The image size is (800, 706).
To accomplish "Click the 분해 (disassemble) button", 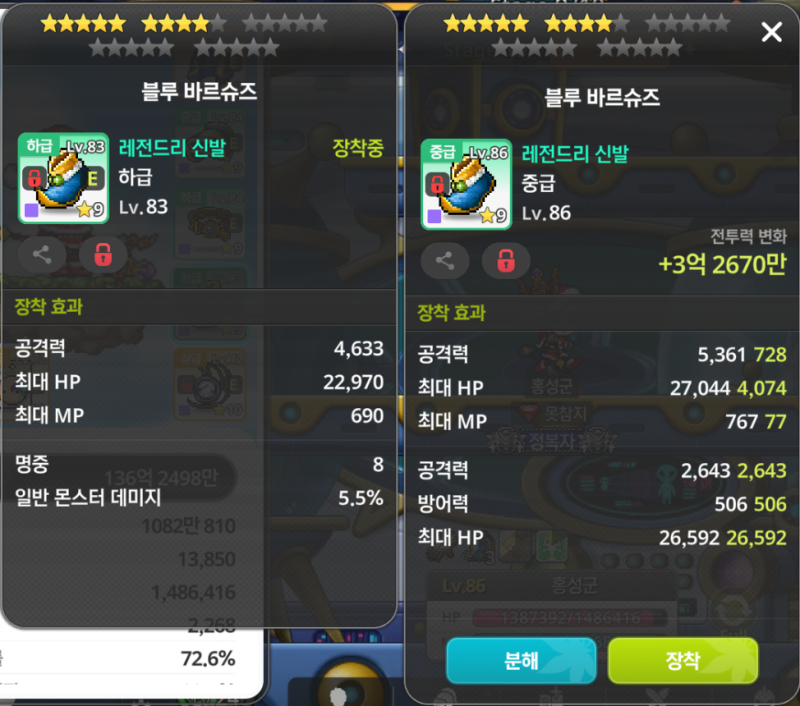I will tap(521, 660).
